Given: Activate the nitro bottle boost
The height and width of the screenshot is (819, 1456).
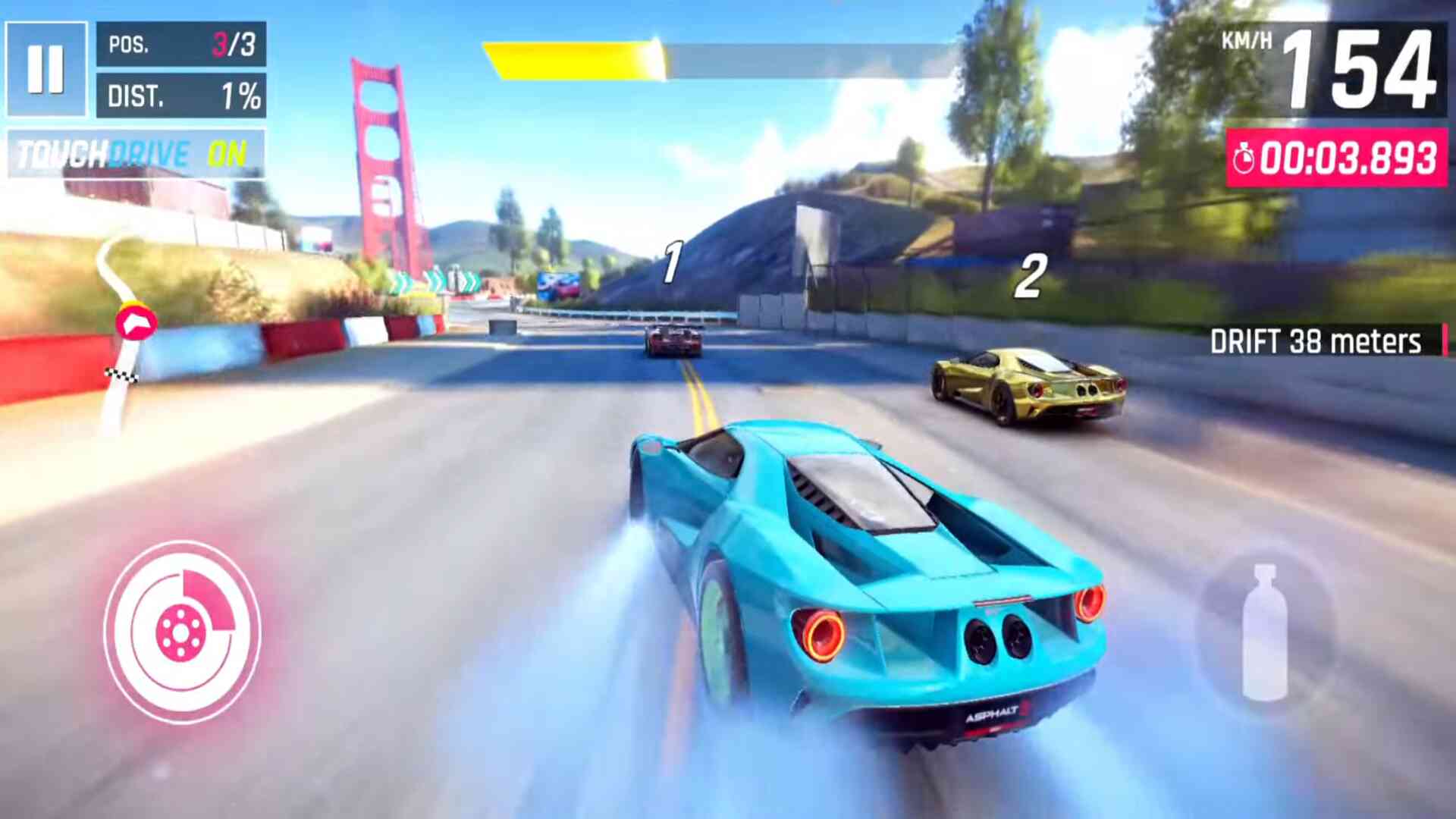Looking at the screenshot, I should click(1264, 633).
